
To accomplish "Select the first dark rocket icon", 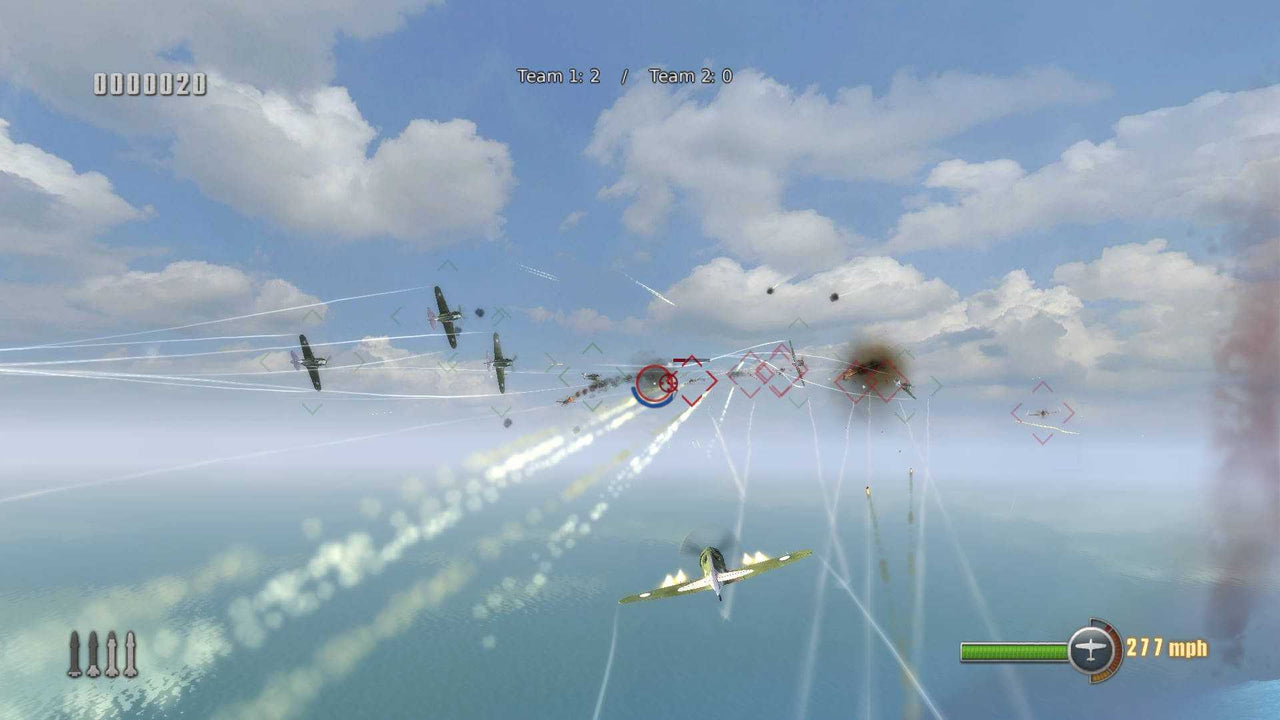I will 74,652.
